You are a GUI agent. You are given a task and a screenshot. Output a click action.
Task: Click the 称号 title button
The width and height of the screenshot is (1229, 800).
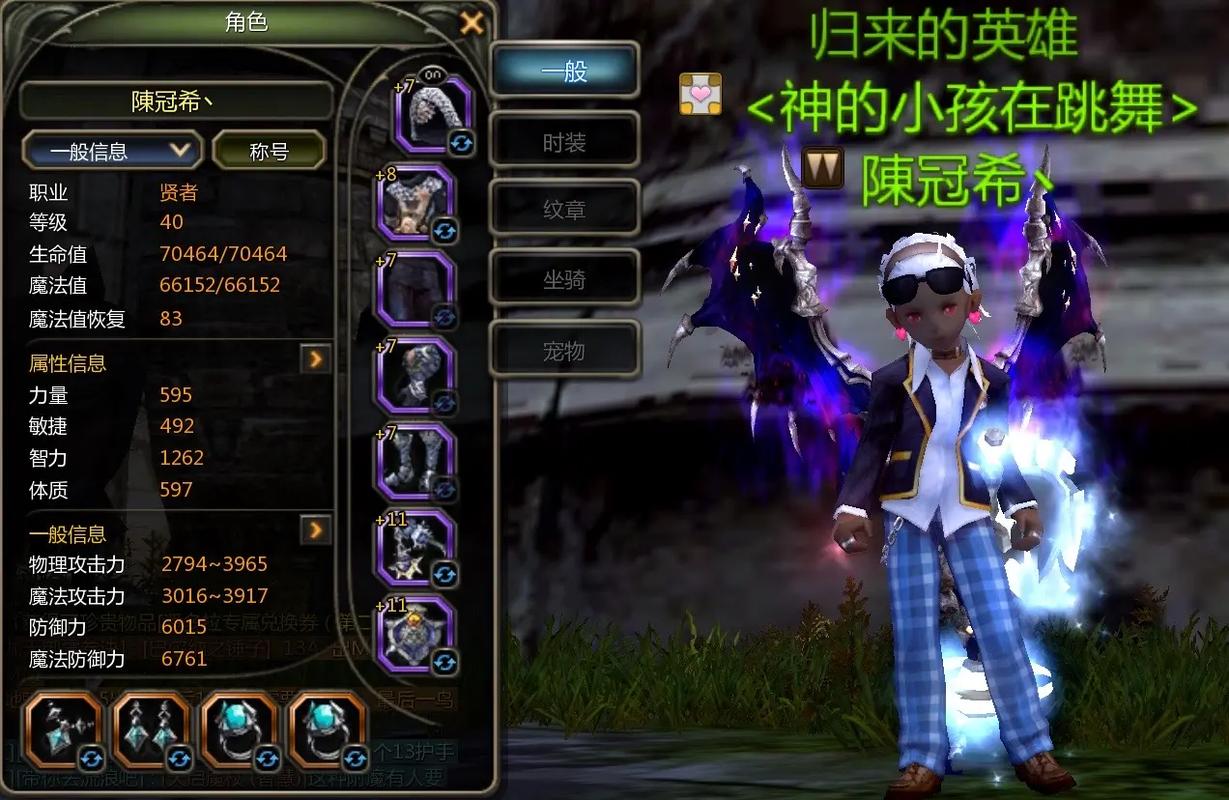point(269,151)
